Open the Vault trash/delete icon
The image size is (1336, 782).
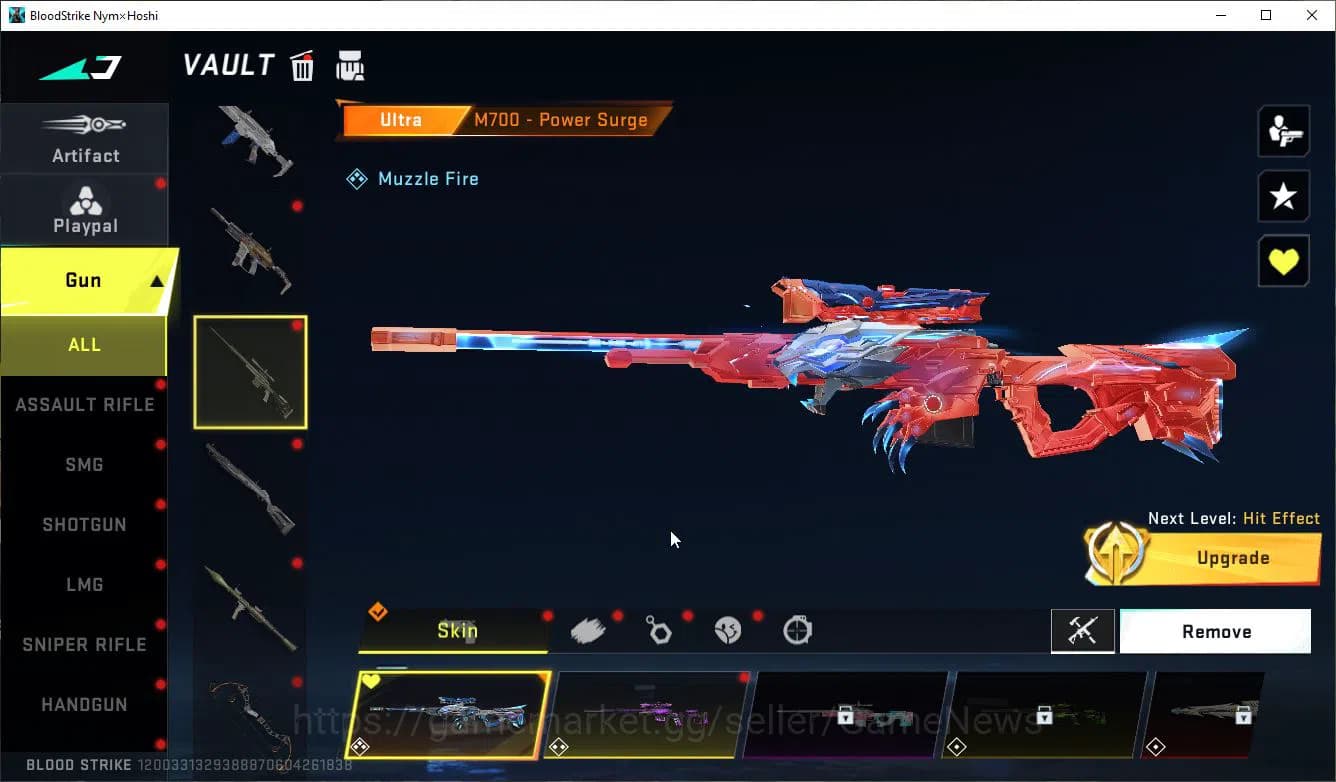pyautogui.click(x=301, y=65)
